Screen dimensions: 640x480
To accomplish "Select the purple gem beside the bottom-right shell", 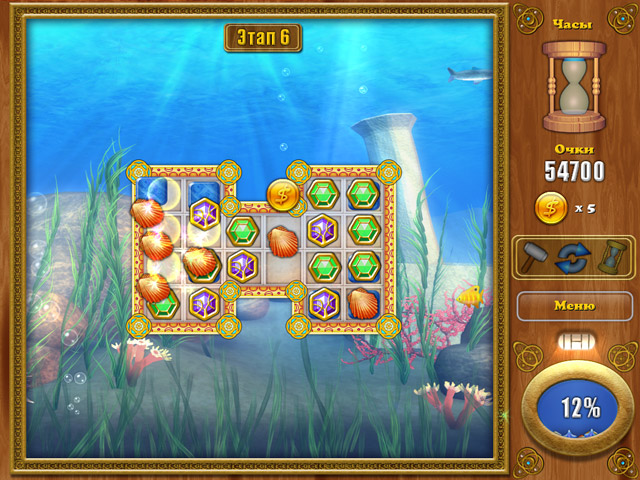I will click(323, 302).
